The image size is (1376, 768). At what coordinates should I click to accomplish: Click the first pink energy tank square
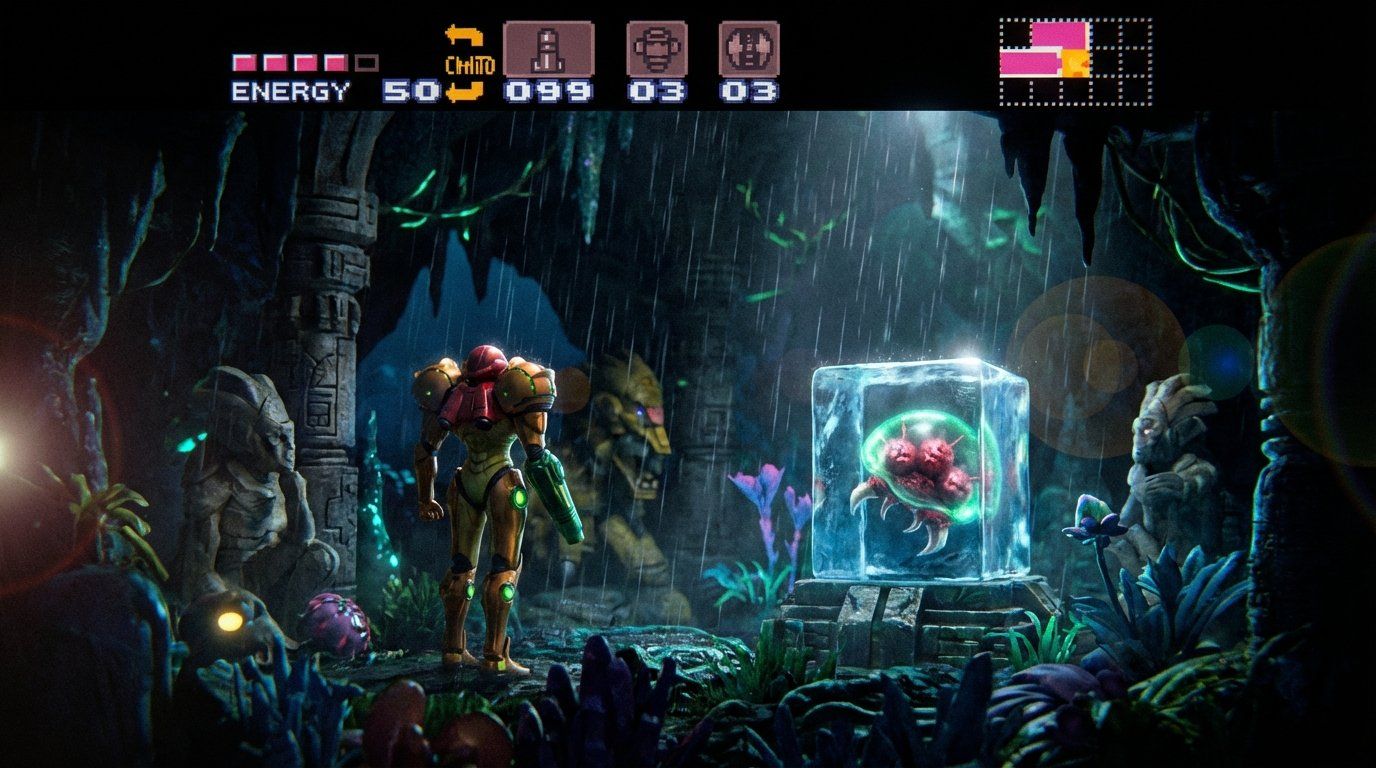(243, 60)
